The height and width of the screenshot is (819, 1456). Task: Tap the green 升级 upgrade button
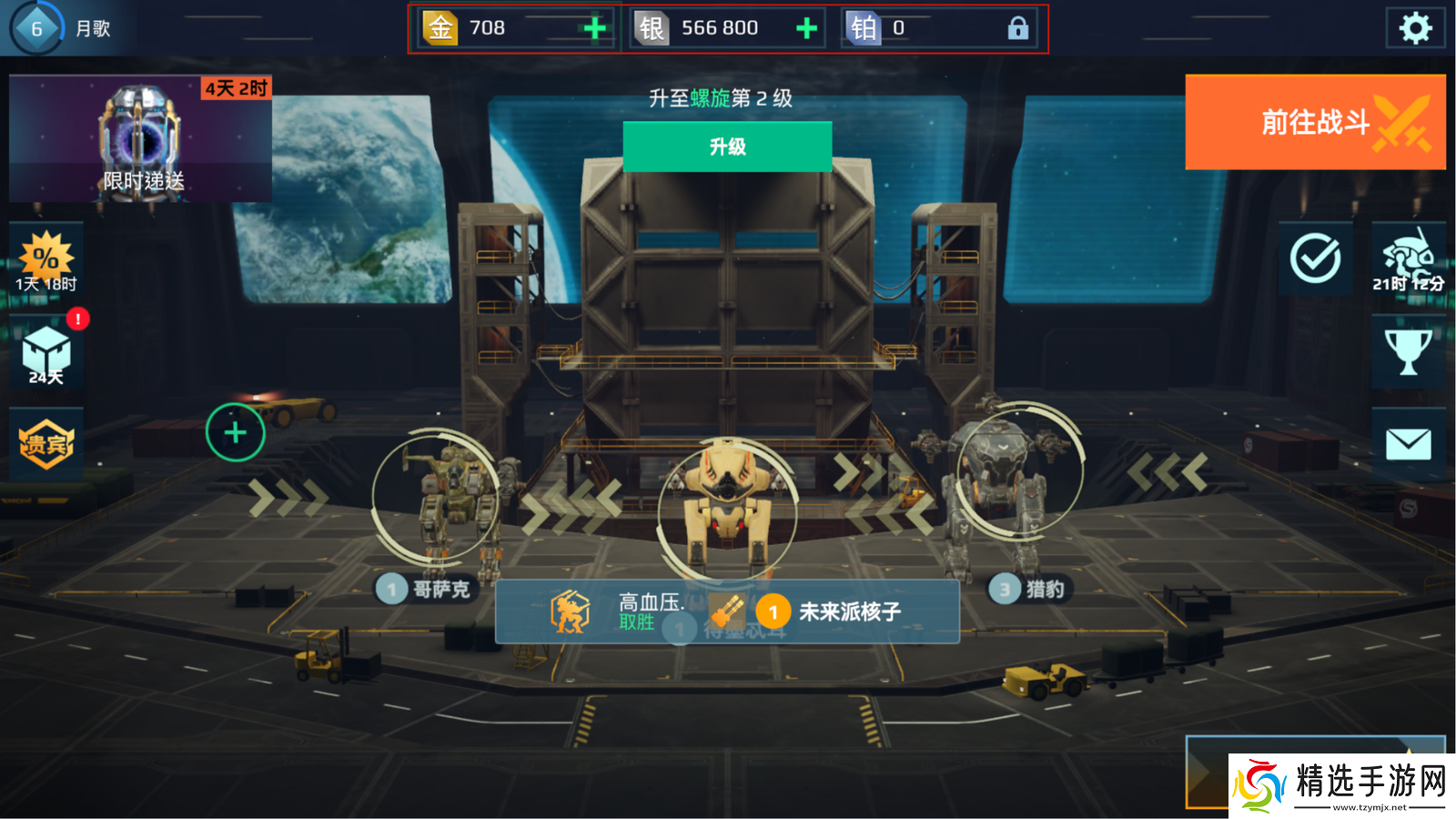tap(727, 147)
